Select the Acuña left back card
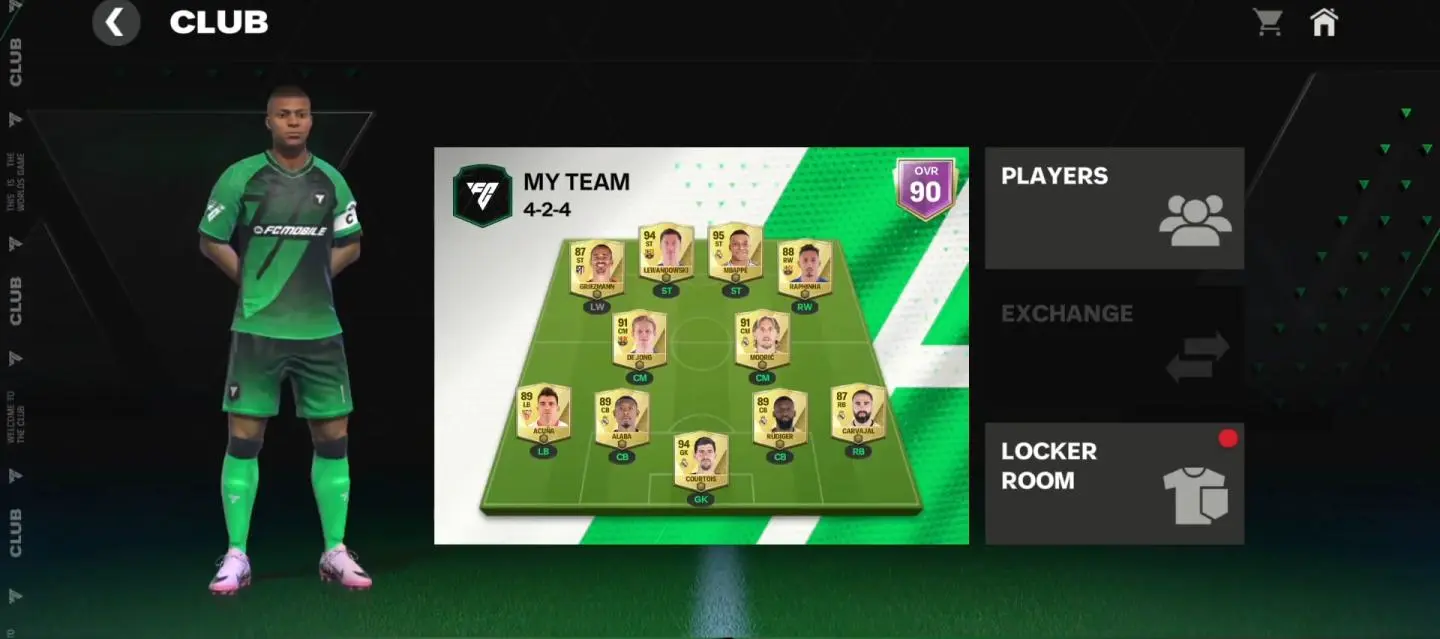This screenshot has width=1440, height=639. [x=543, y=413]
